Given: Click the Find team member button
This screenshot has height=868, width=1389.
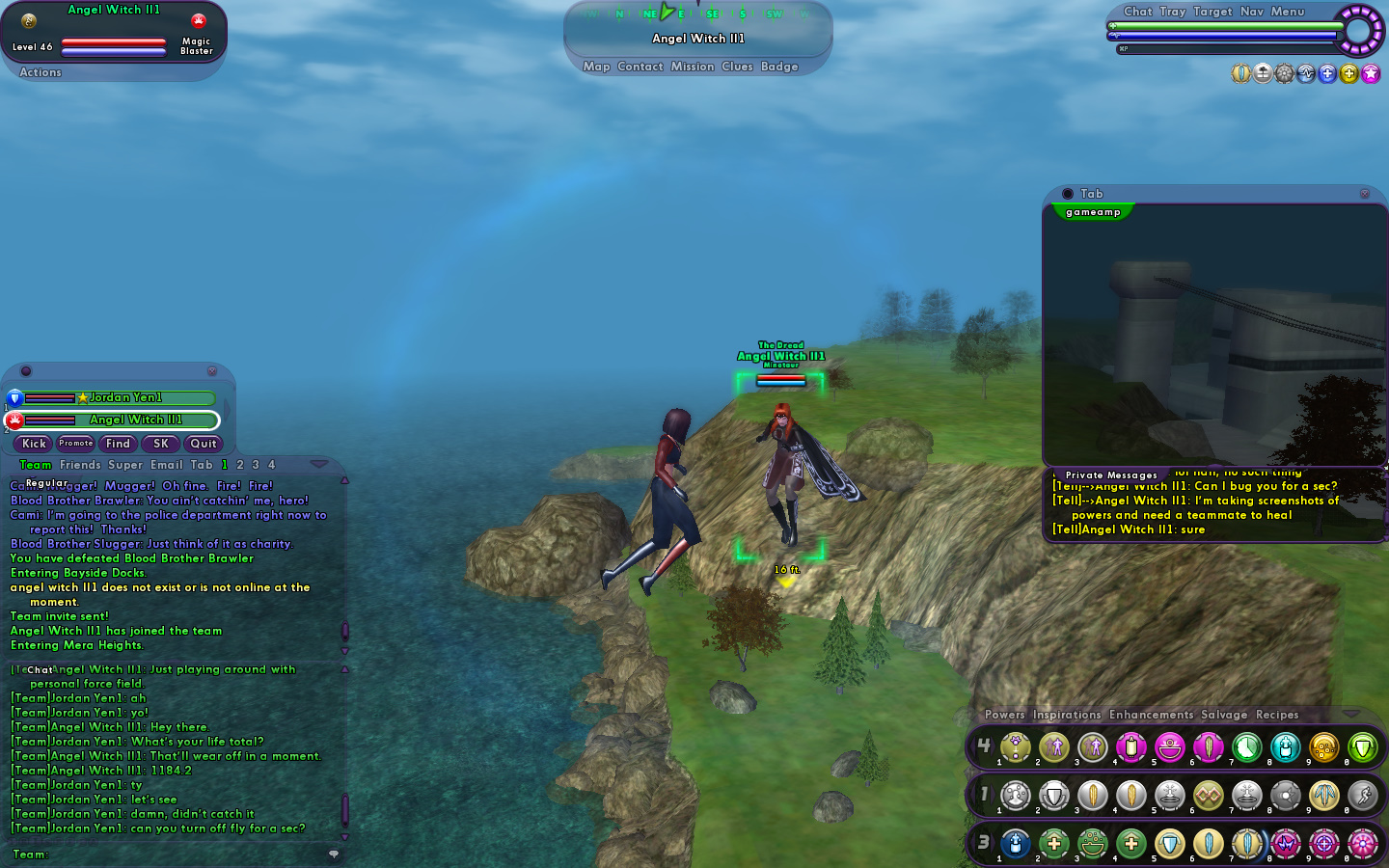Looking at the screenshot, I should [118, 444].
